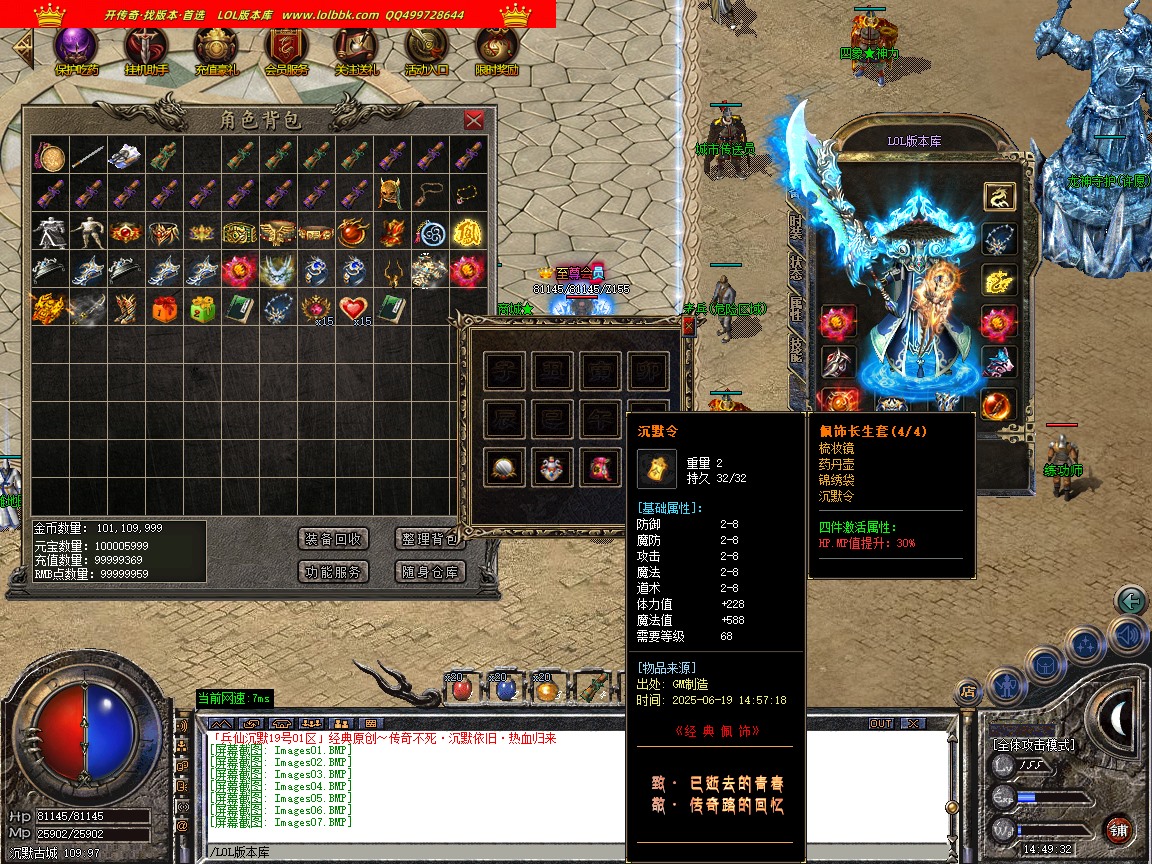Select the orange gift box numbered 1
This screenshot has width=1152, height=864.
[163, 308]
